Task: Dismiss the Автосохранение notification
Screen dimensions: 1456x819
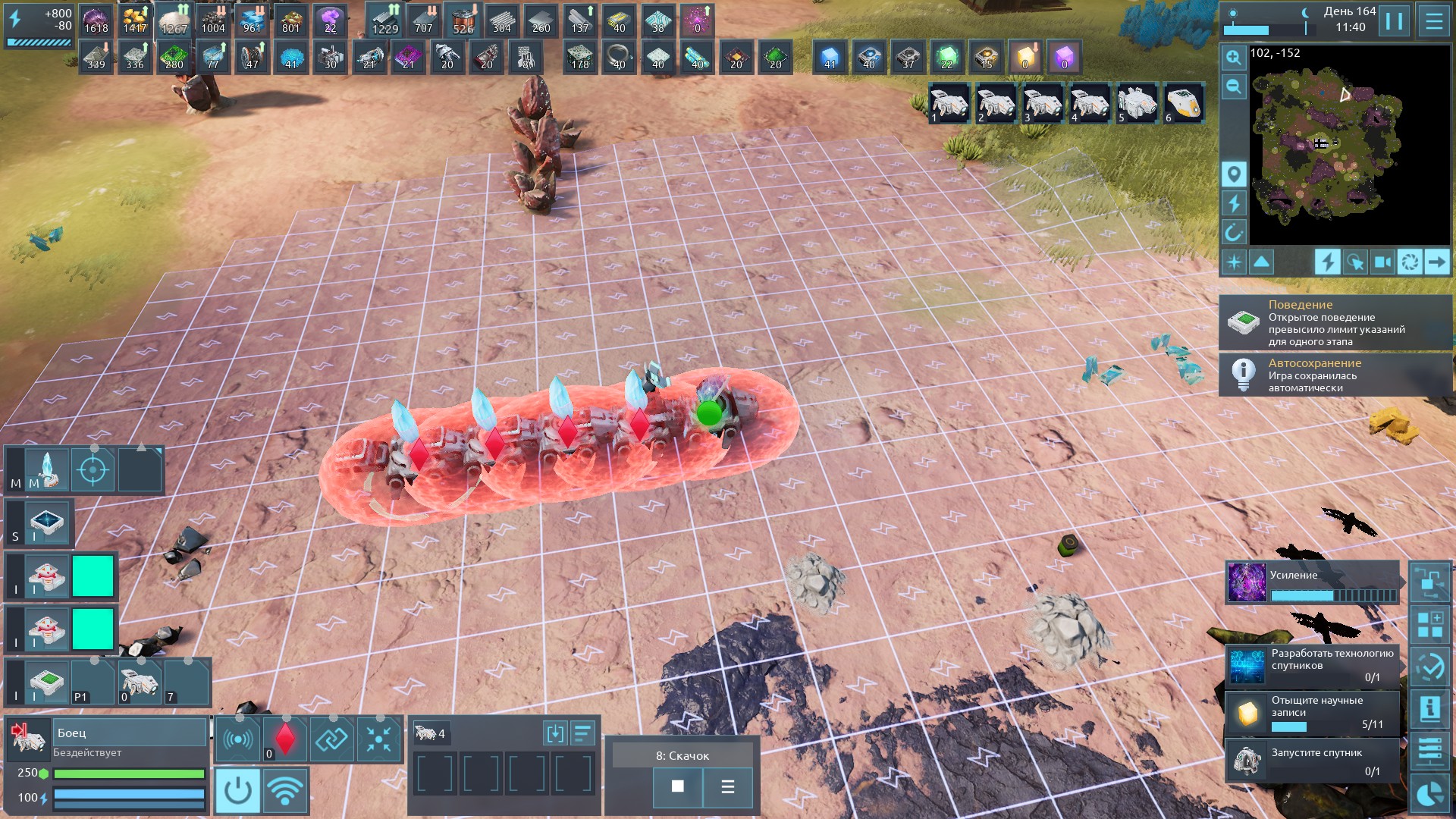Action: (x=1335, y=375)
